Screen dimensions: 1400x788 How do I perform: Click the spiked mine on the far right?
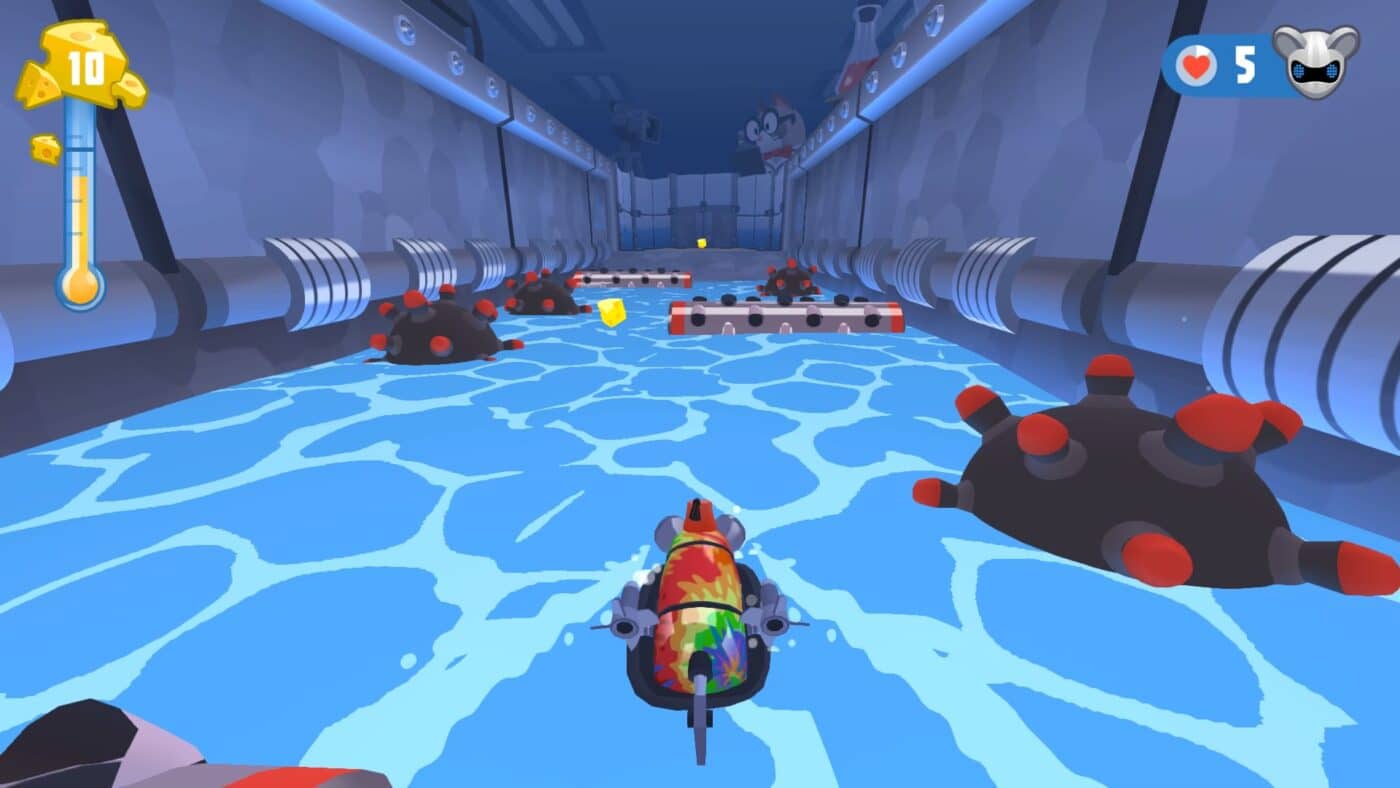point(1120,480)
